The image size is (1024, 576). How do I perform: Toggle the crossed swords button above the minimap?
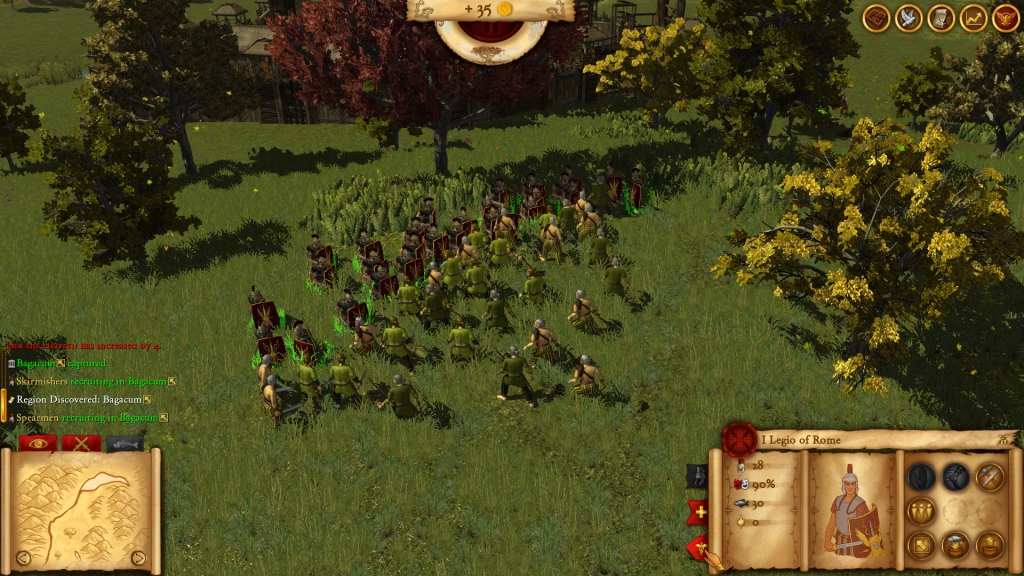coord(81,443)
